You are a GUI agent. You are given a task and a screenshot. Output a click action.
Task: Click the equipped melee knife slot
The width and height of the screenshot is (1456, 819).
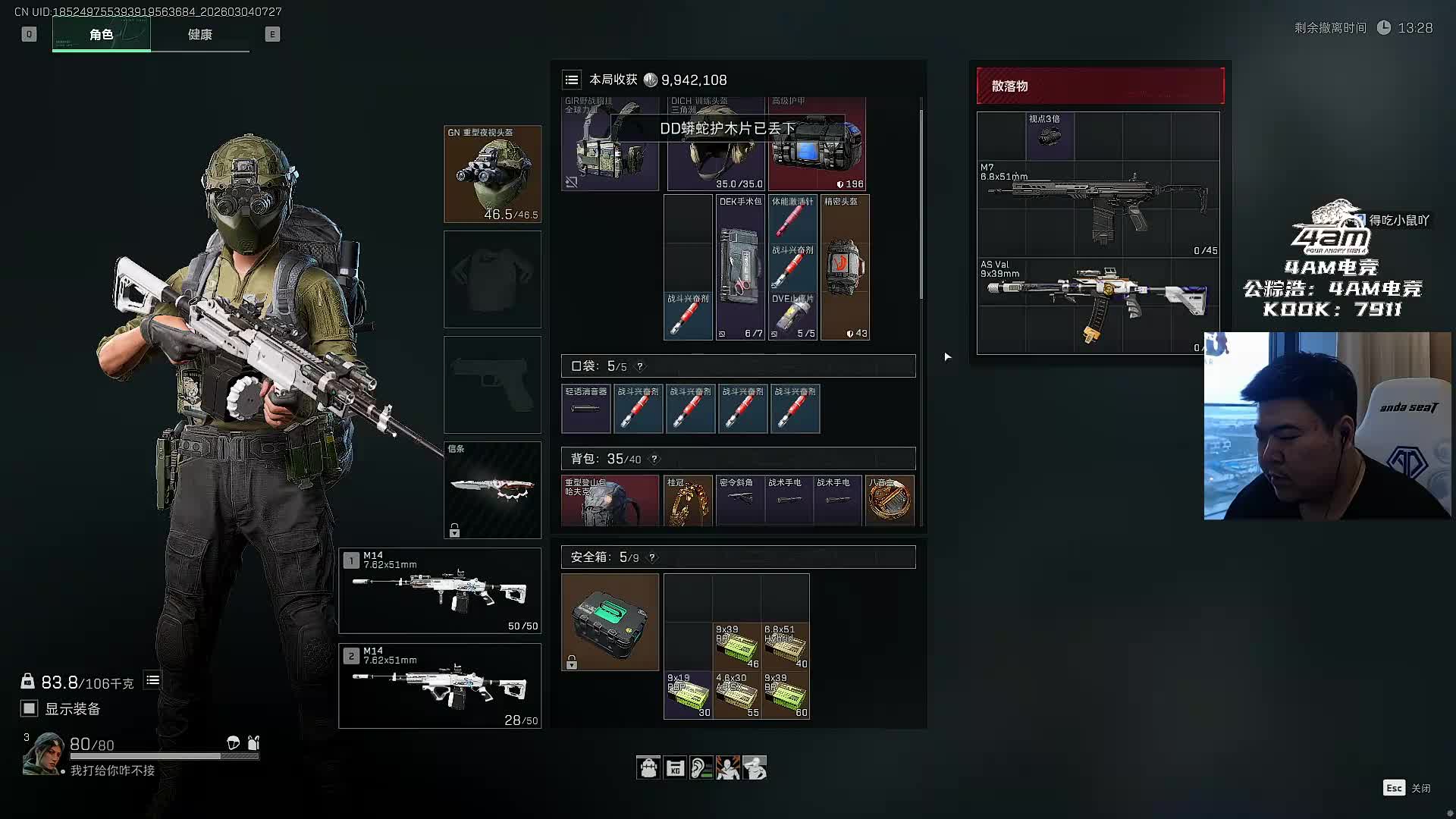coord(492,490)
